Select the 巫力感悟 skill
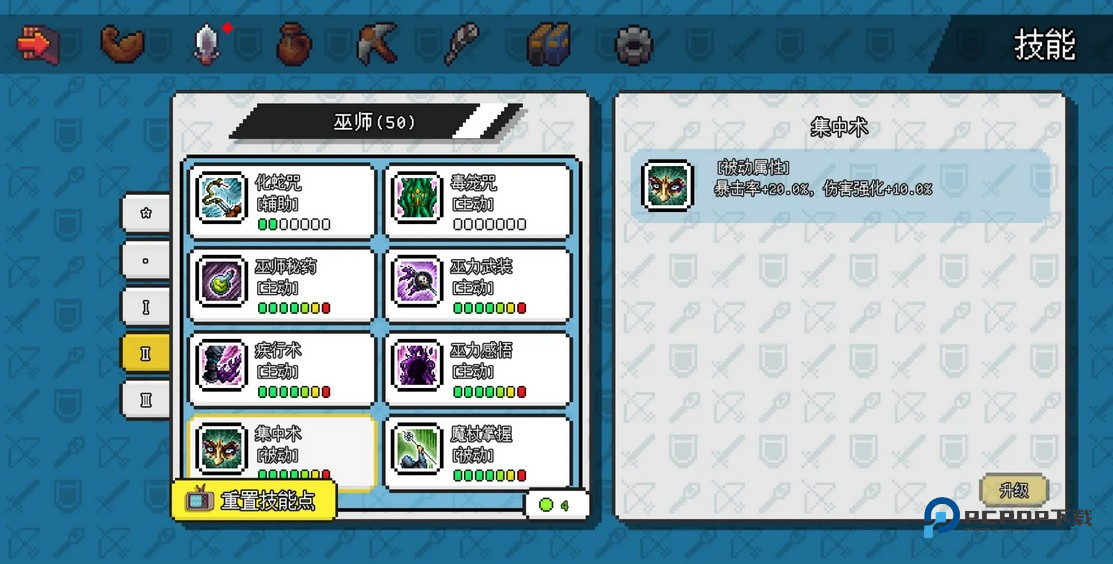 tap(477, 367)
